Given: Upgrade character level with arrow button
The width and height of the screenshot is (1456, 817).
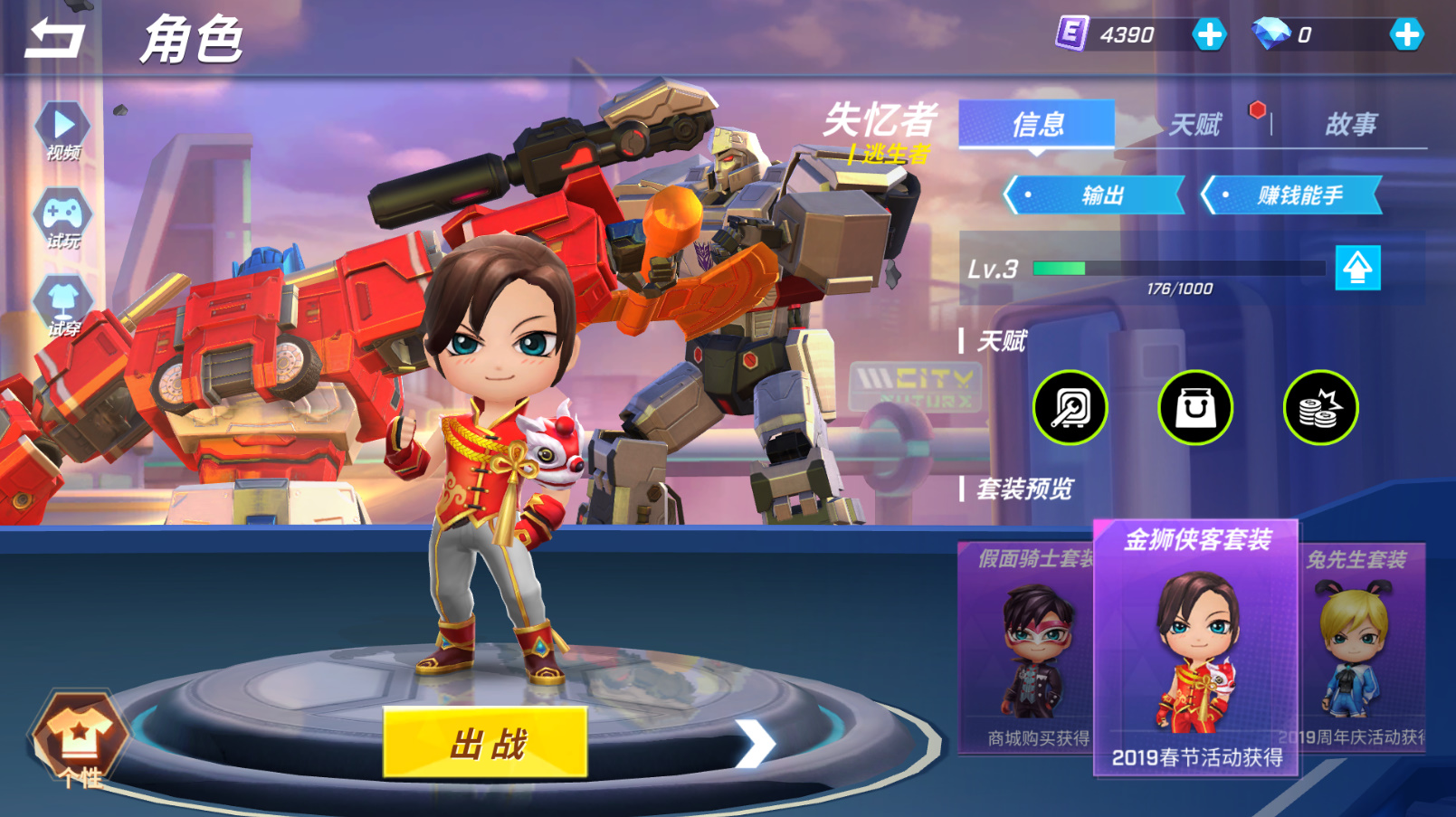Looking at the screenshot, I should click(1357, 268).
